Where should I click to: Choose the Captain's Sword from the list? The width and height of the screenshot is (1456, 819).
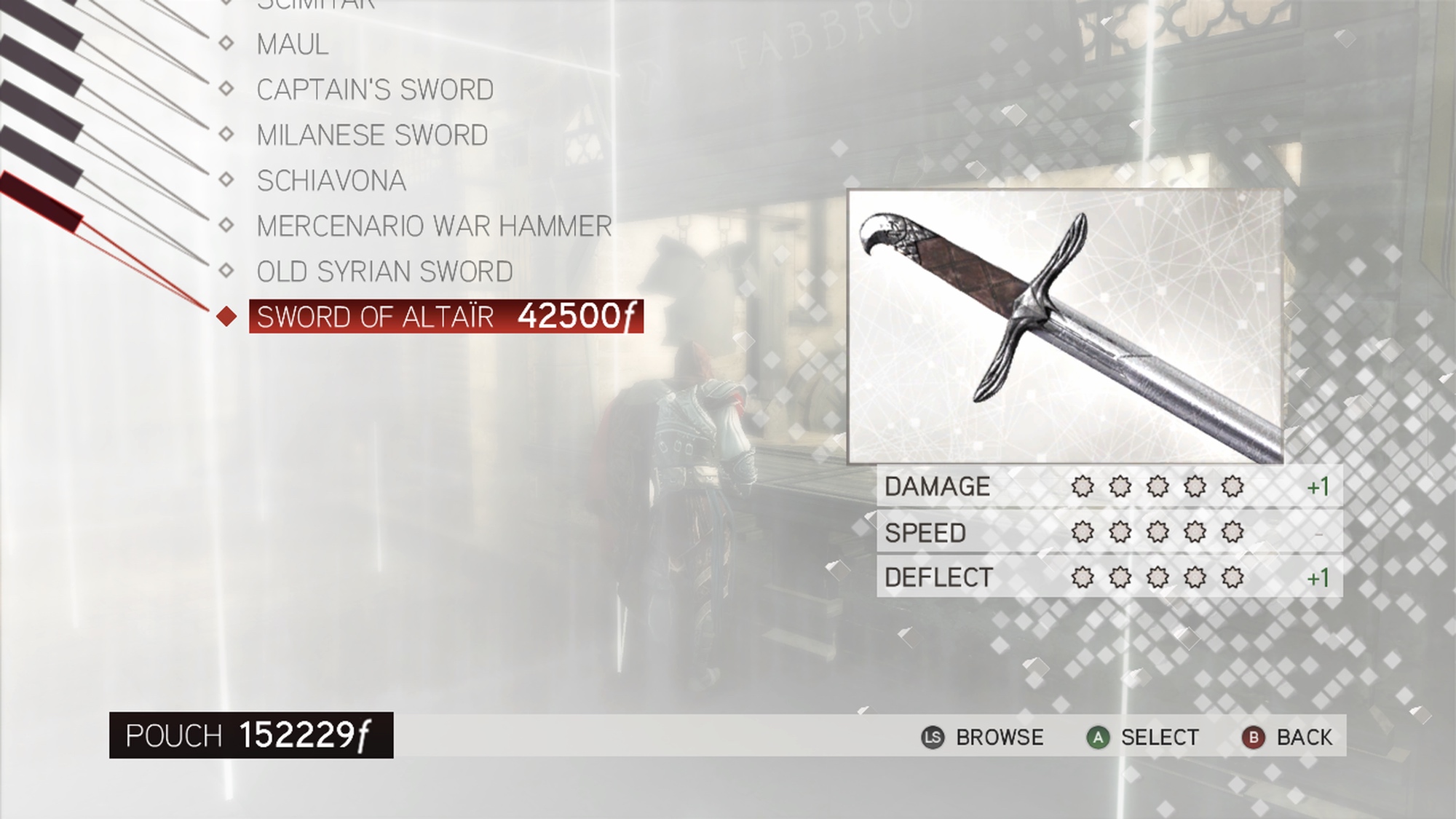click(x=375, y=90)
